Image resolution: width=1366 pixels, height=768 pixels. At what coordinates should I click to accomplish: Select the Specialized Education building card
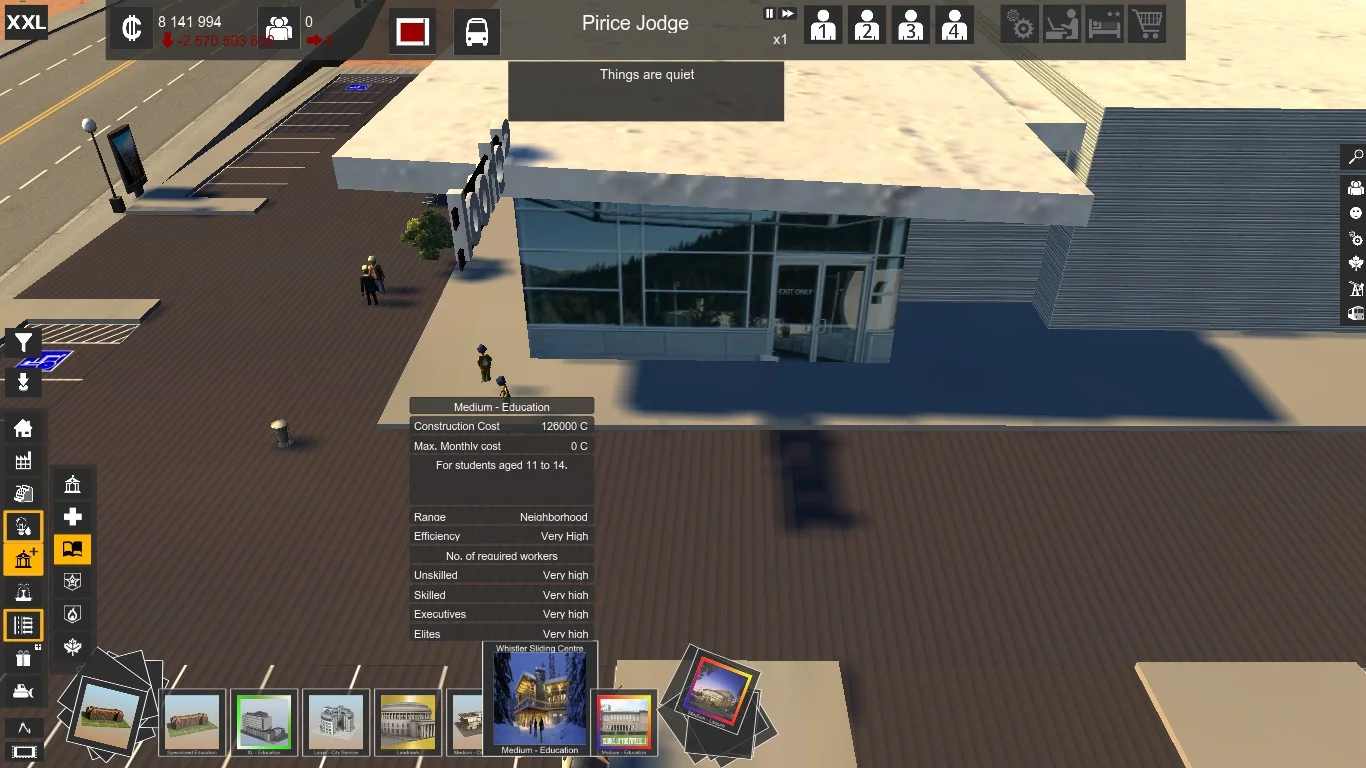[x=192, y=721]
